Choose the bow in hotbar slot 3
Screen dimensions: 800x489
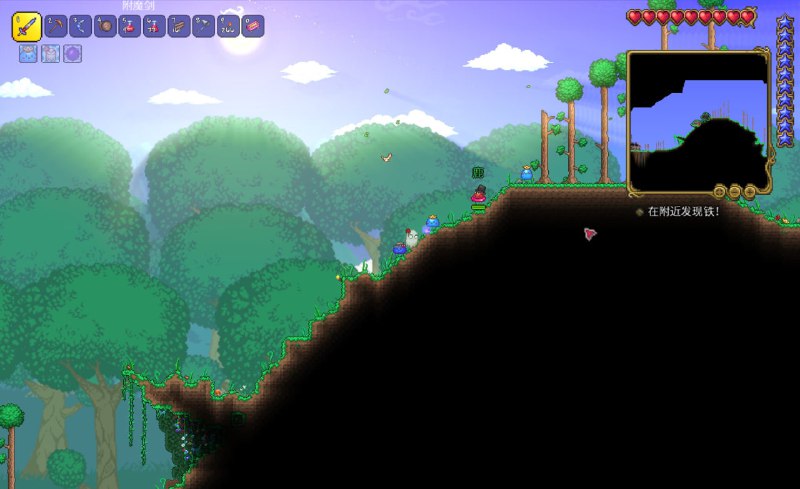[81, 26]
